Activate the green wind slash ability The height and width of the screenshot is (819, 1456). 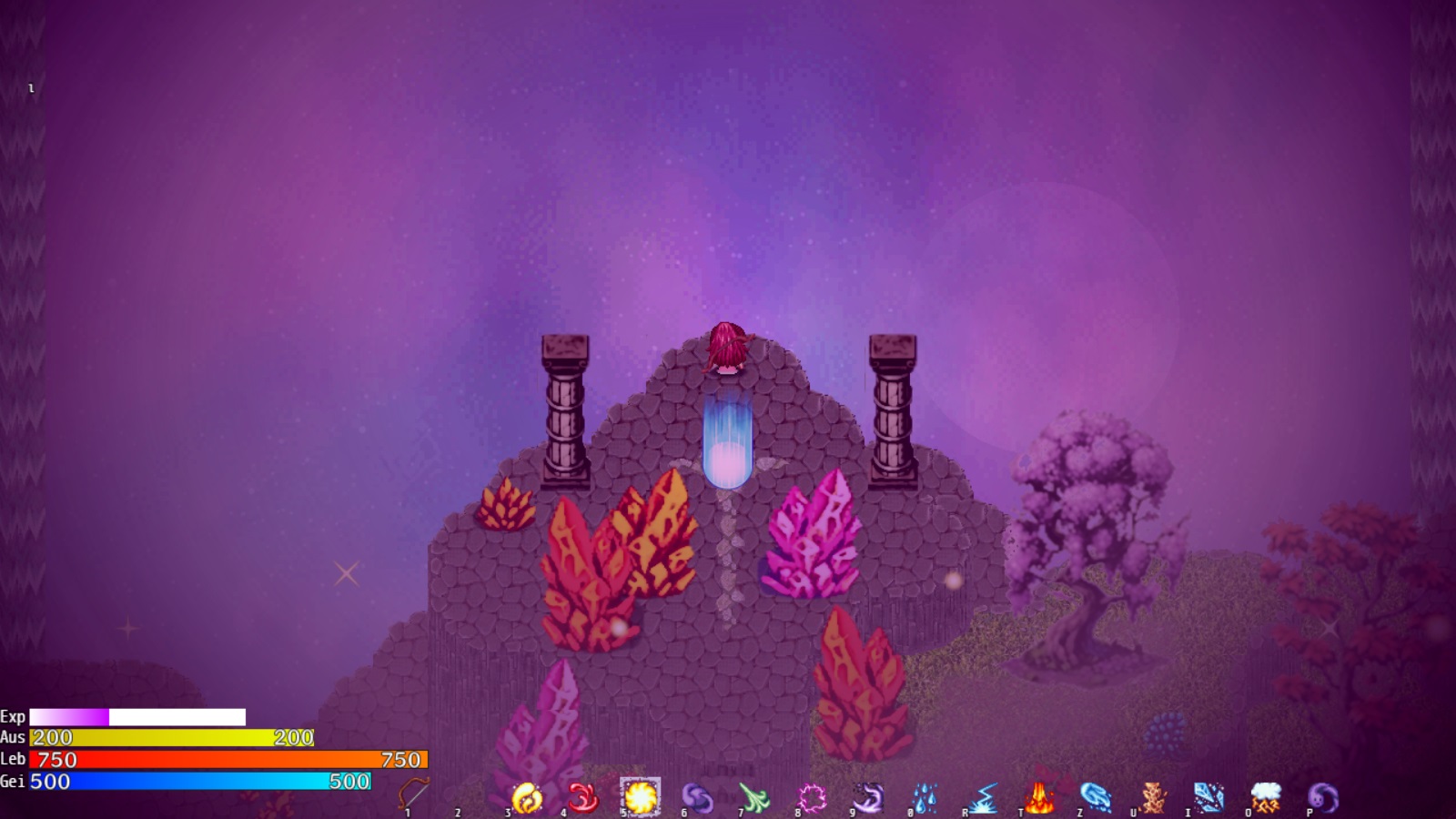pyautogui.click(x=754, y=798)
